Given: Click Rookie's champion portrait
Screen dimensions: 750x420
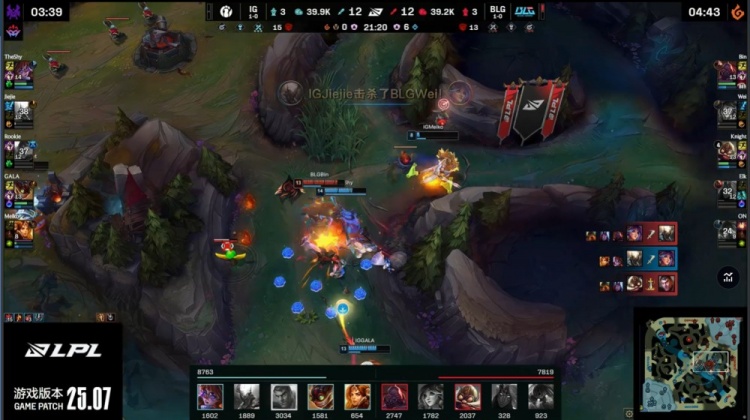Looking at the screenshot, I should coord(21,152).
